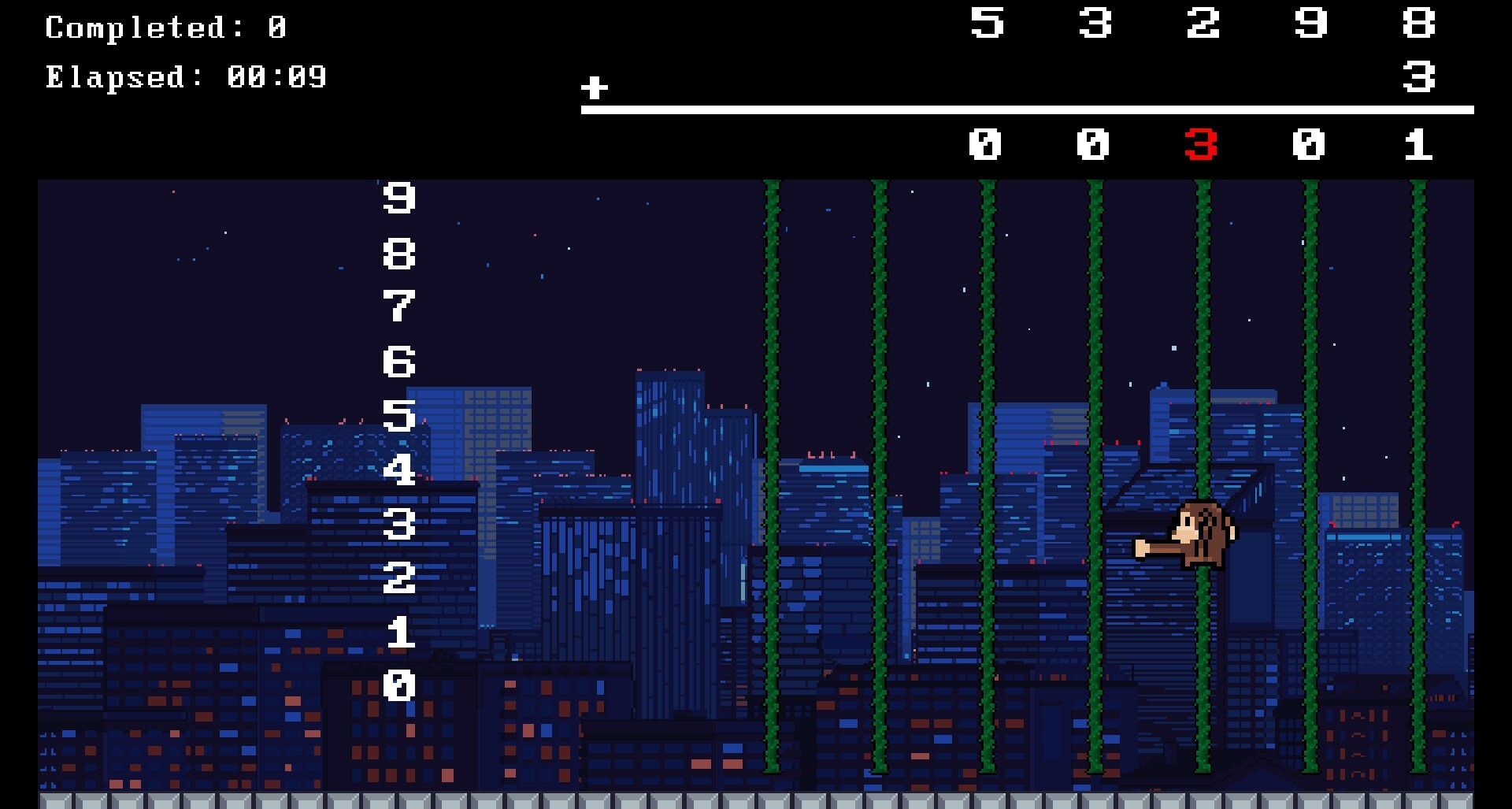Click the horizontal equation line

[1024, 110]
